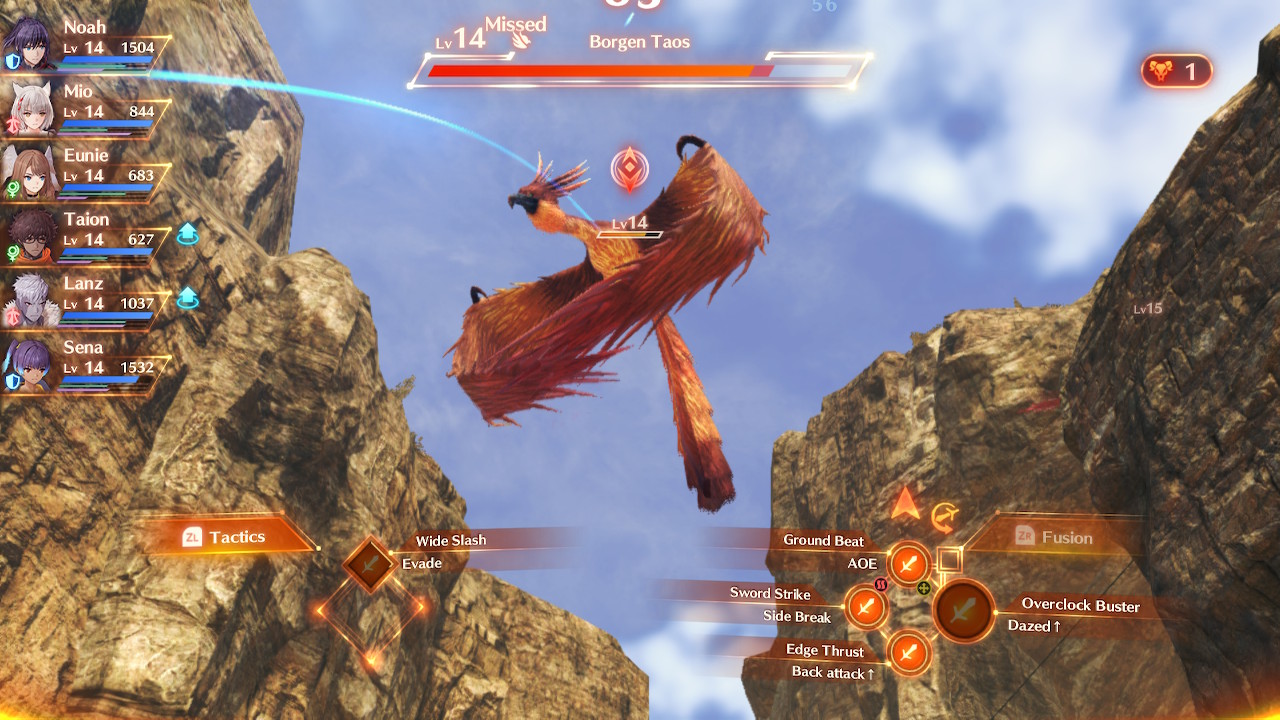Select Noah's party portrait
1280x720 pixels.
[x=28, y=43]
